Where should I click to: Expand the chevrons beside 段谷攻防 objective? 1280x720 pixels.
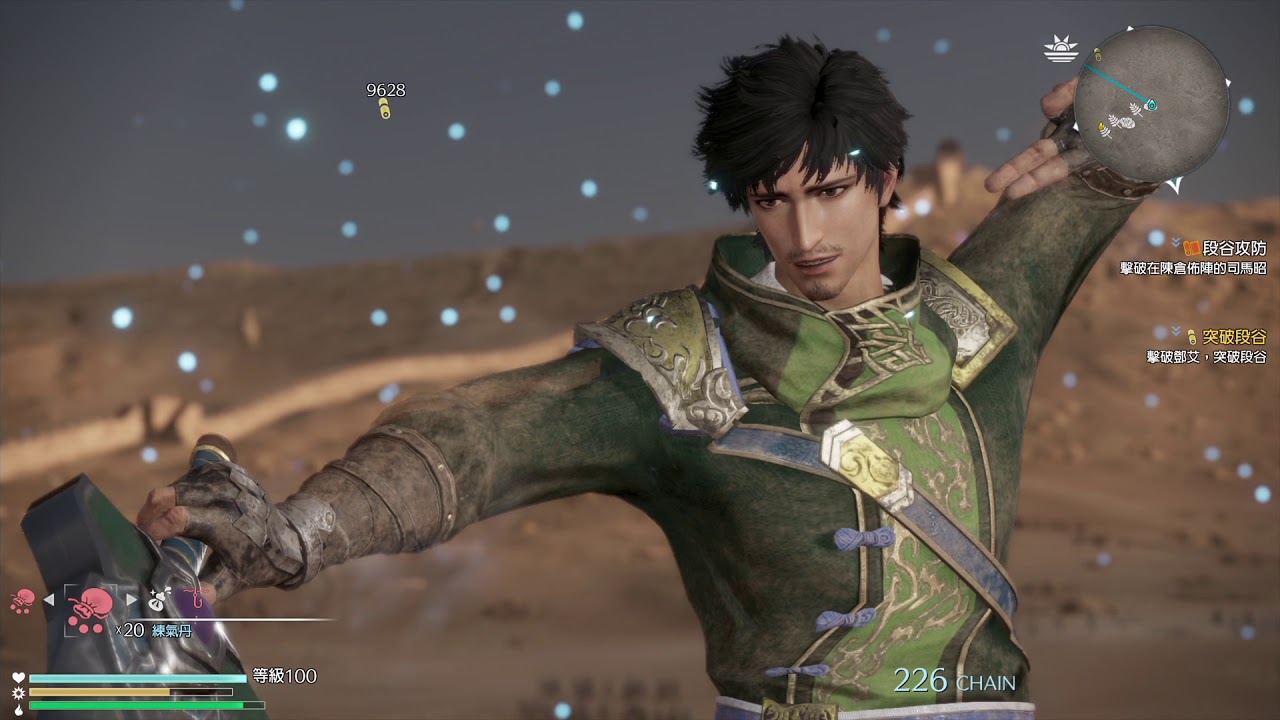[x=1176, y=241]
